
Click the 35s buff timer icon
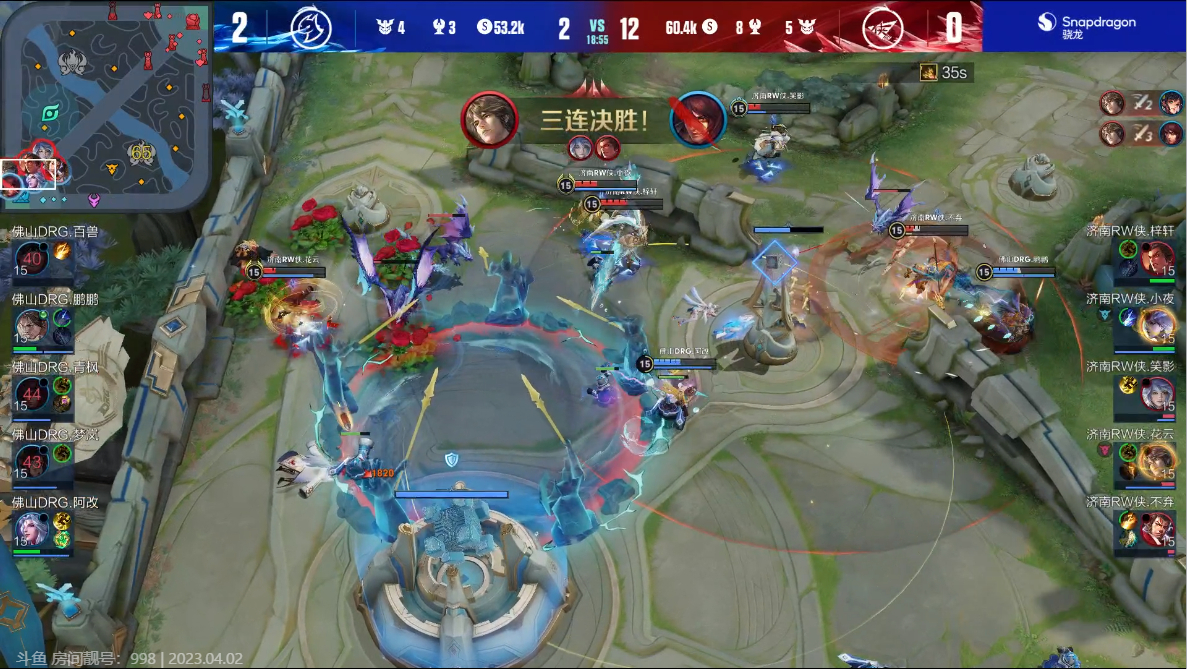tap(929, 73)
